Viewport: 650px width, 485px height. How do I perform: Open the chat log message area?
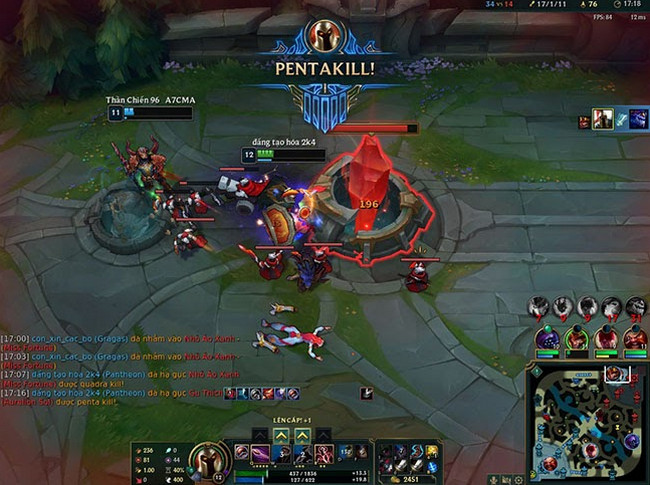pyautogui.click(x=120, y=367)
